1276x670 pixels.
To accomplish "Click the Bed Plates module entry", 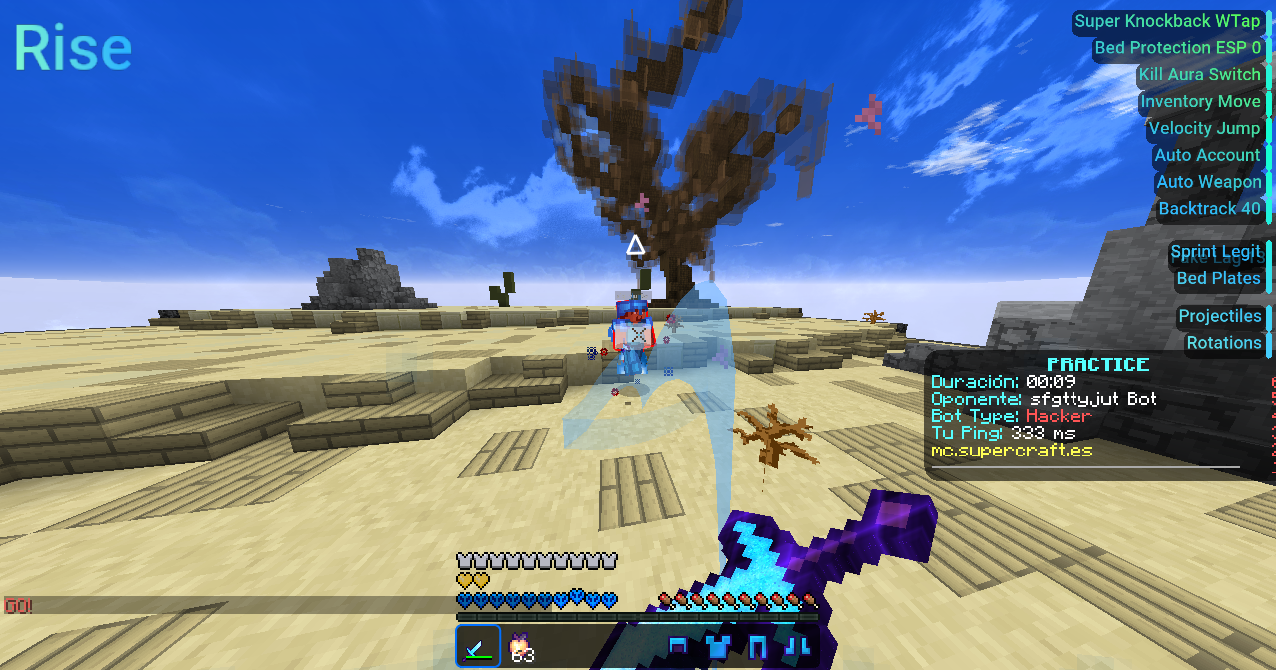I will point(1218,279).
